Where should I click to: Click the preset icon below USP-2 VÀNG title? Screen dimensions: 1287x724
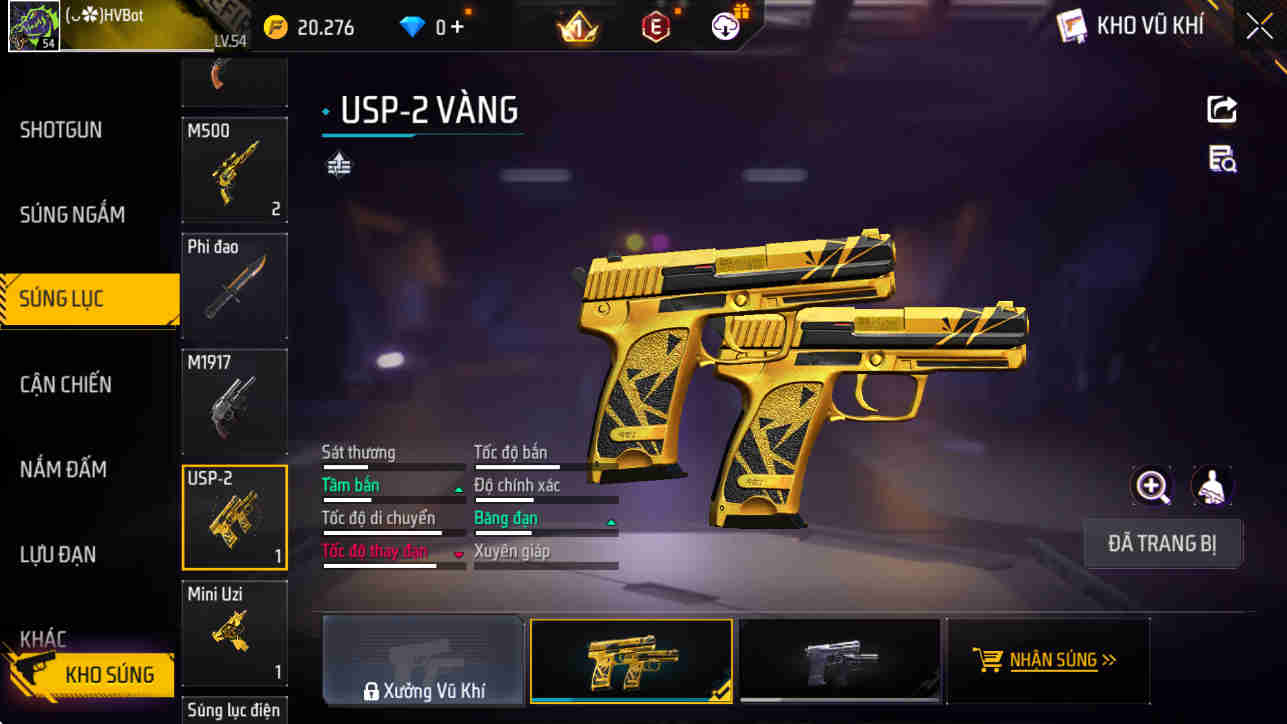pyautogui.click(x=338, y=163)
